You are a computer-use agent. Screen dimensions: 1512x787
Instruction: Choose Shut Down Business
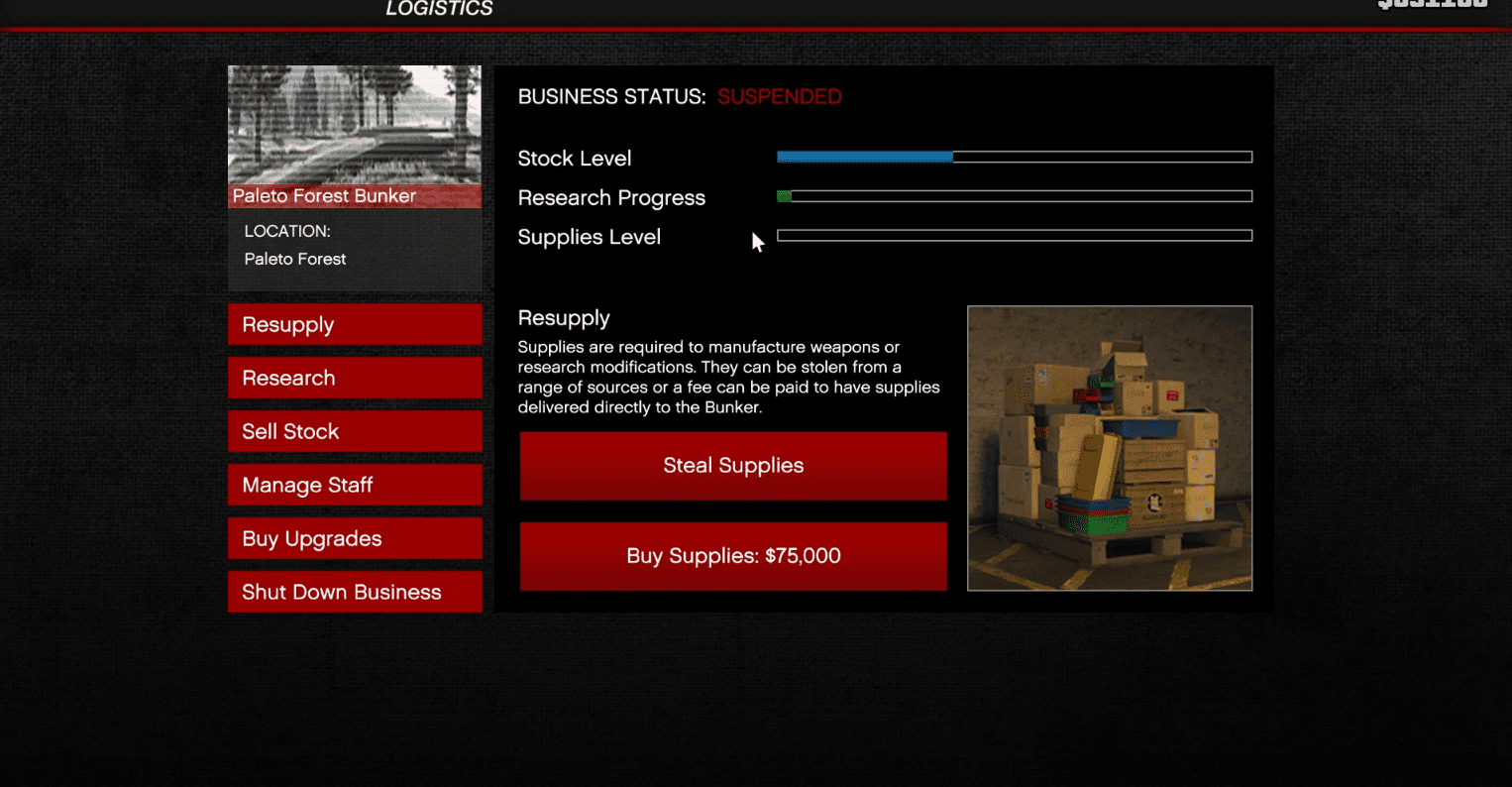click(x=354, y=592)
